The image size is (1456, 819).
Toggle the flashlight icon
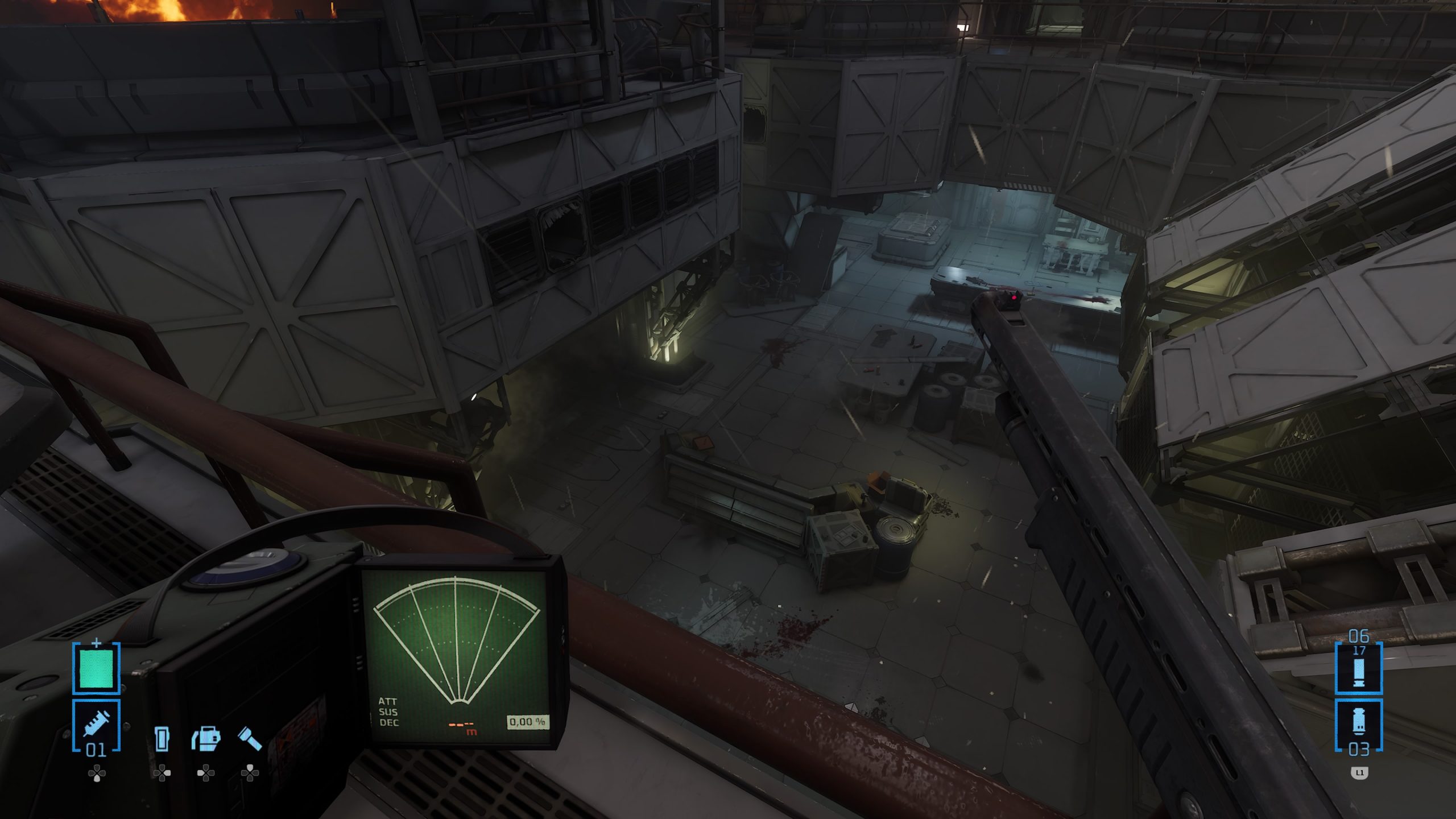[250, 738]
